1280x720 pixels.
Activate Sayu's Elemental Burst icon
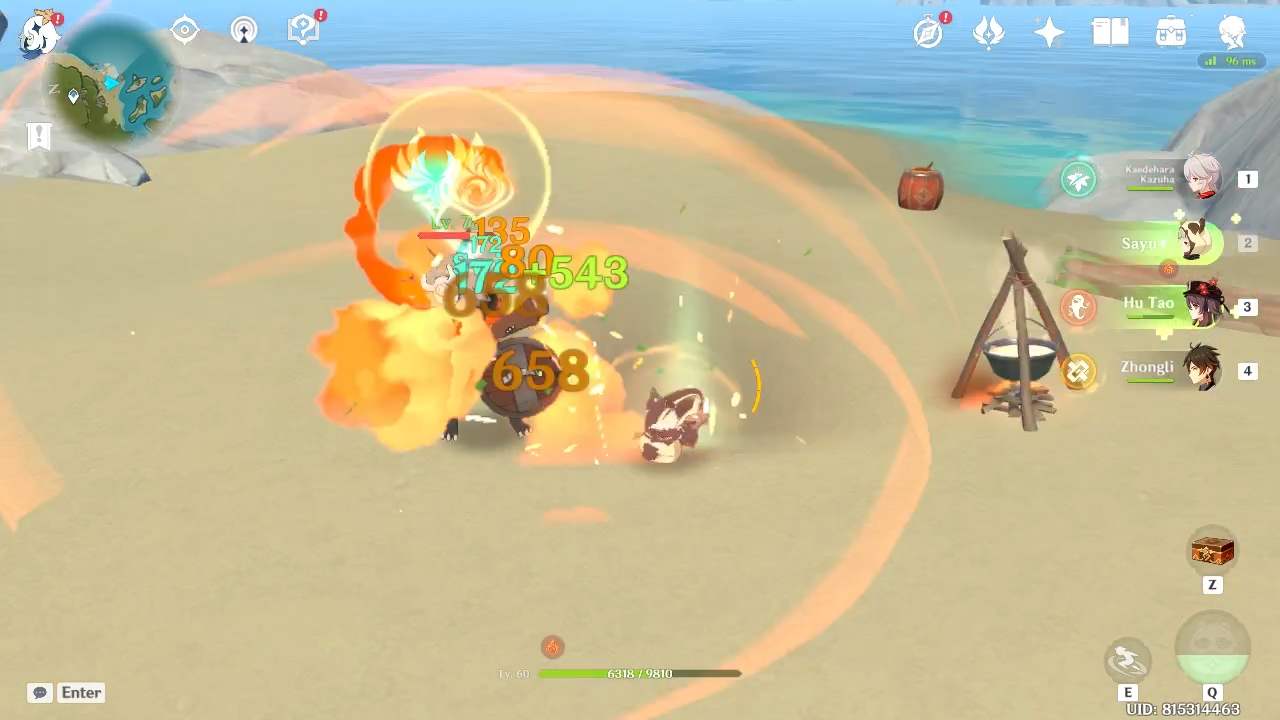point(1212,650)
